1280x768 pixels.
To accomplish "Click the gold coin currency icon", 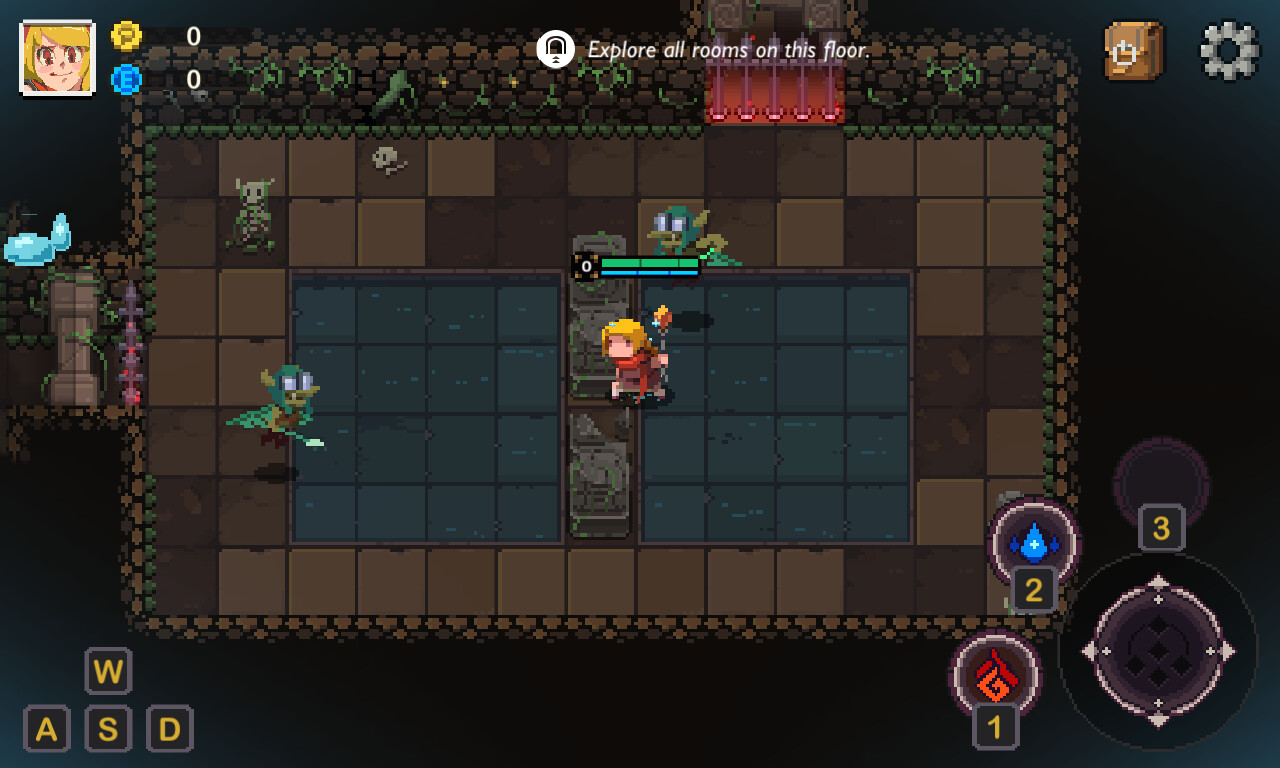I will (126, 36).
